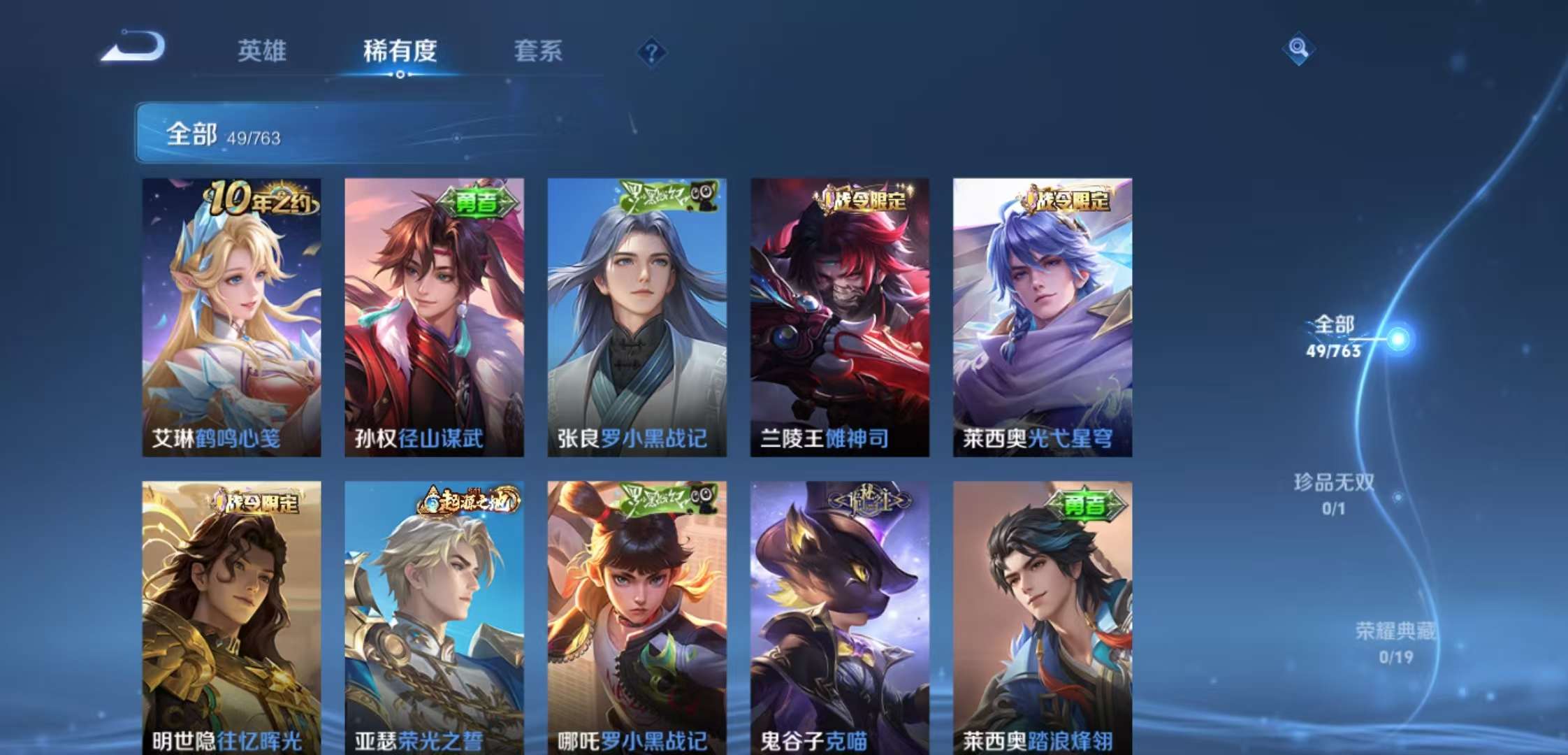
Task: Click the question mark help icon
Action: [x=651, y=50]
